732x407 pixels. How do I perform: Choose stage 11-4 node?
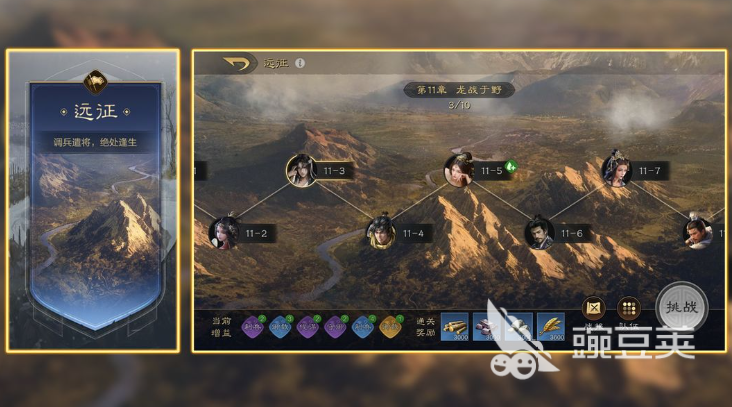tap(380, 233)
